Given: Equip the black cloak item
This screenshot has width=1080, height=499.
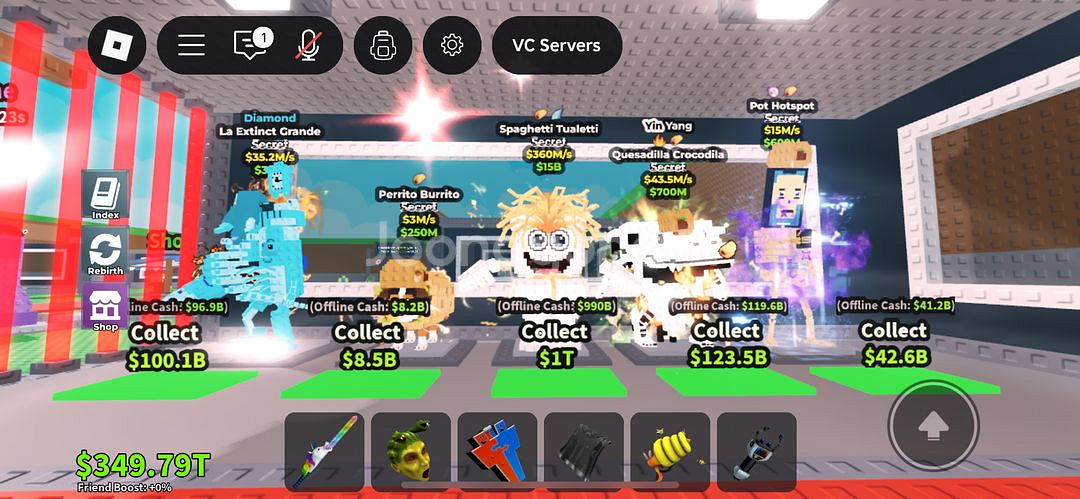Looking at the screenshot, I should pos(583,452).
